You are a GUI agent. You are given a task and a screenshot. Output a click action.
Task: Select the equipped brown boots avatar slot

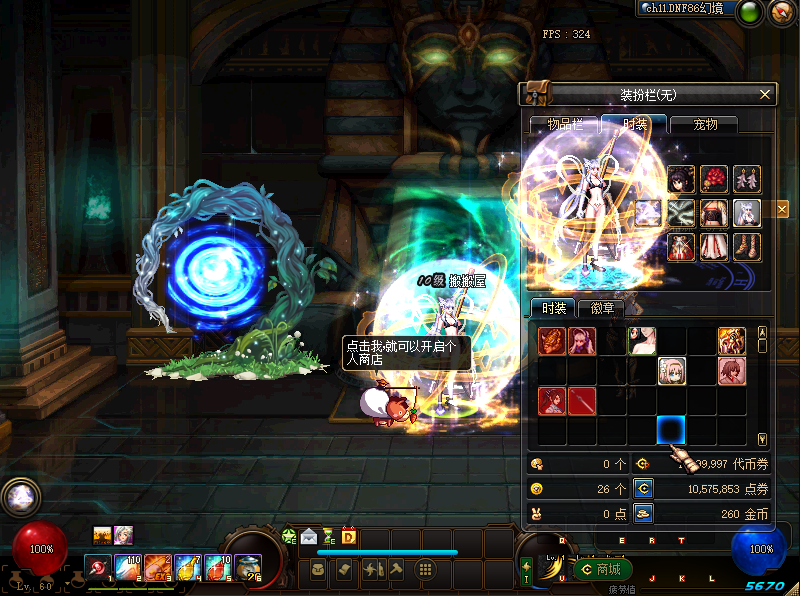click(747, 246)
